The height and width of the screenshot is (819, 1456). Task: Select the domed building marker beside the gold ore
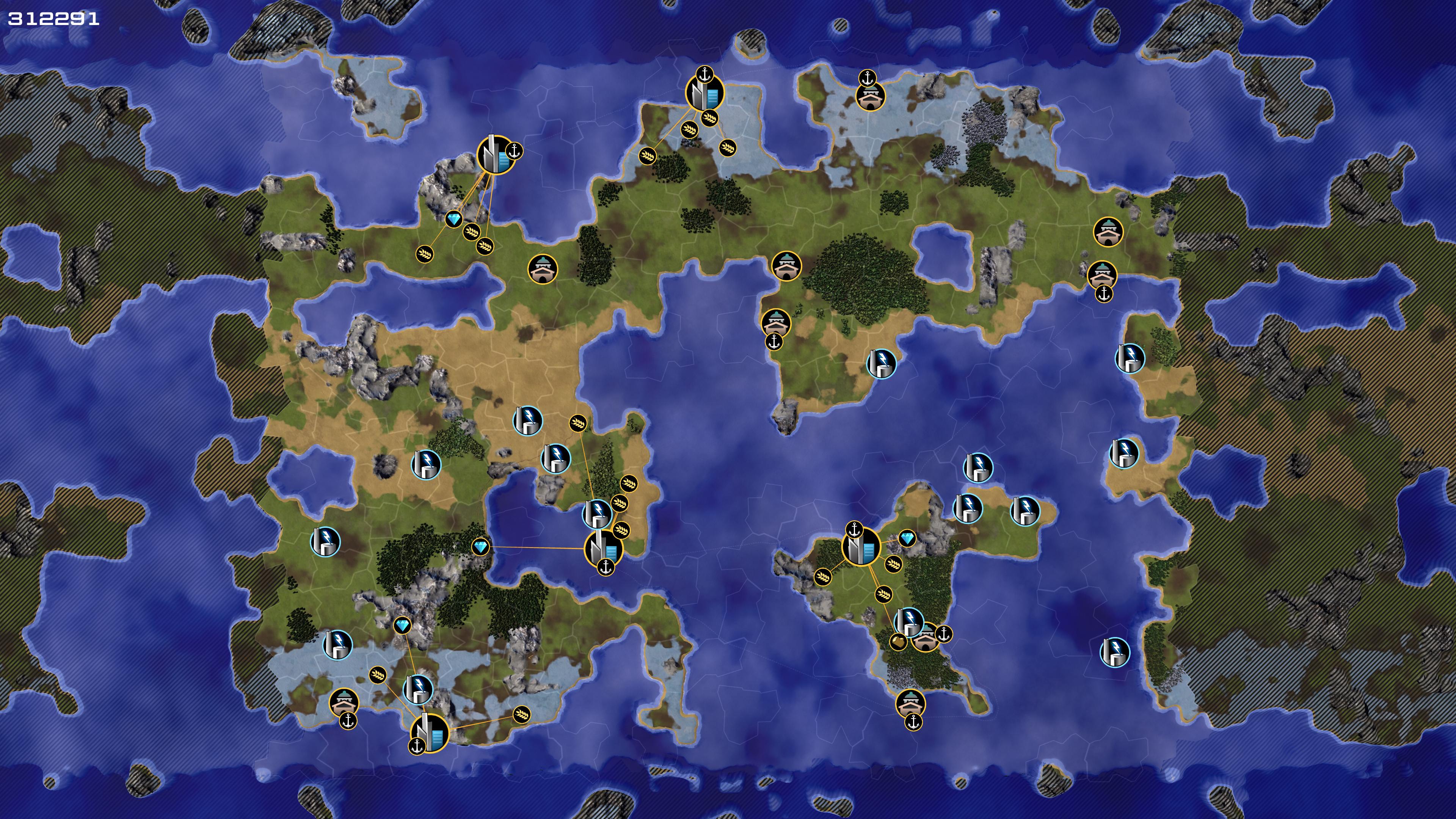tap(925, 637)
